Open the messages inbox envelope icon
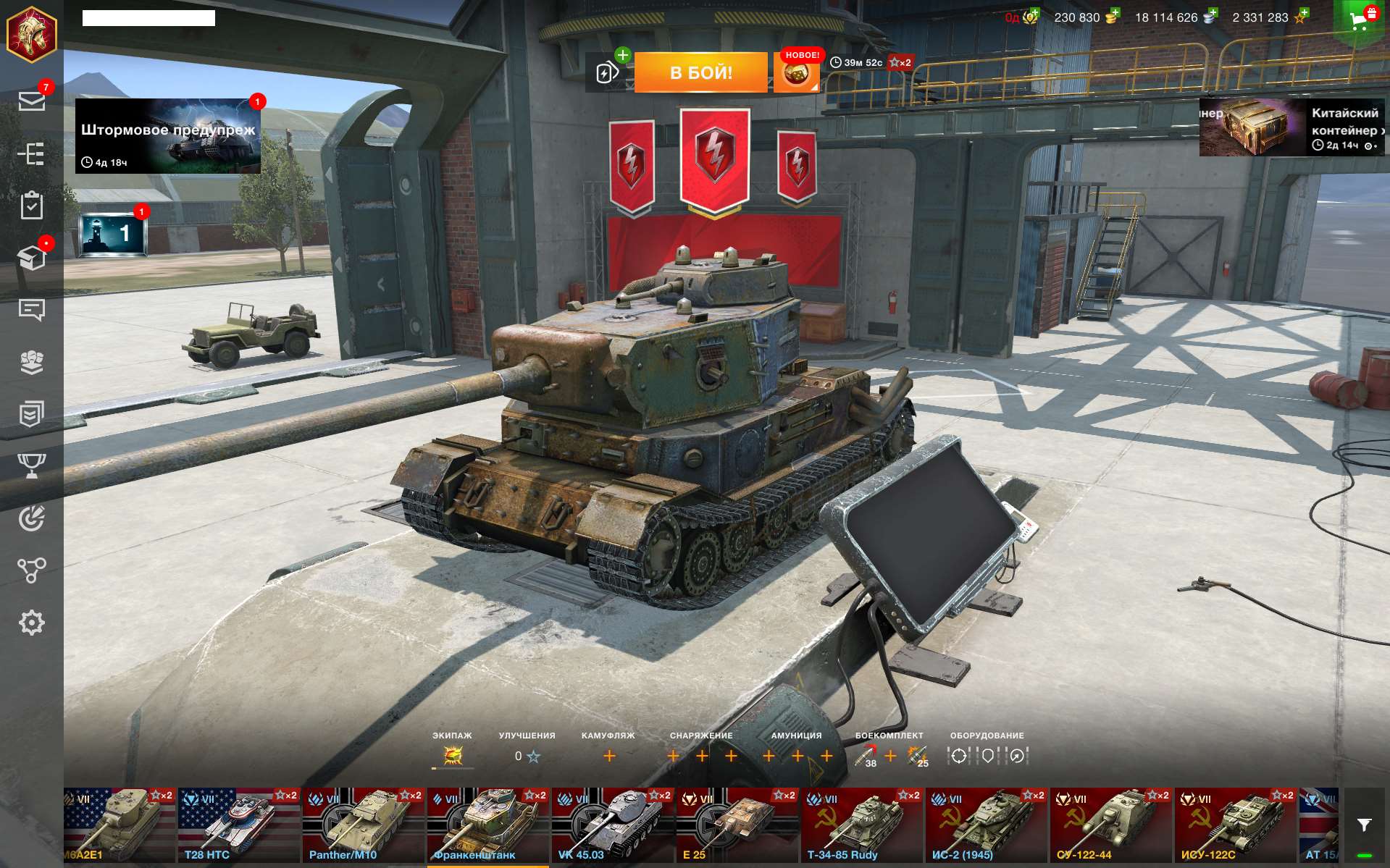Image resolution: width=1390 pixels, height=868 pixels. tap(32, 101)
